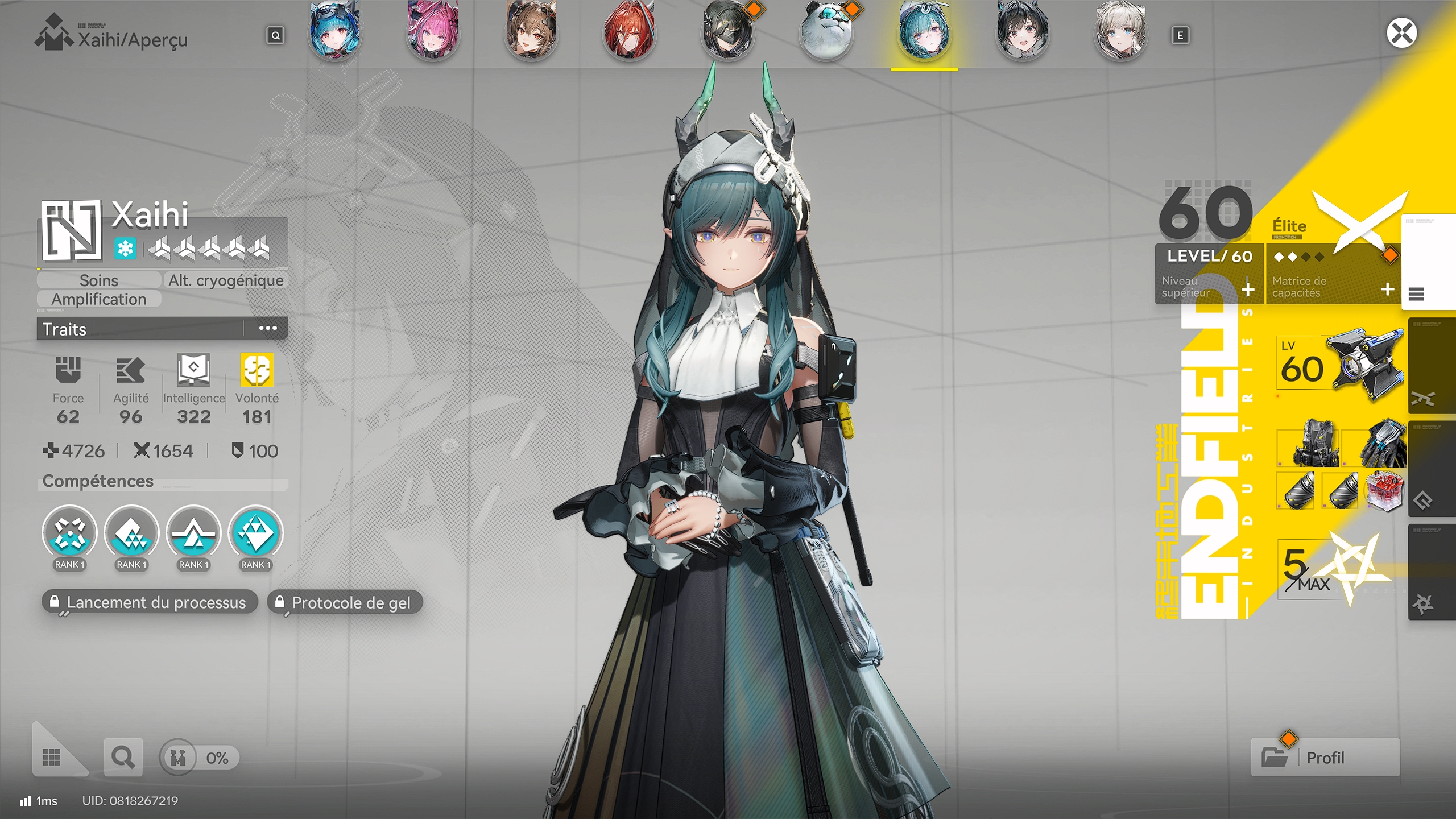Expand Matrice de capacités with the plus
The image size is (1456, 819).
(1388, 289)
